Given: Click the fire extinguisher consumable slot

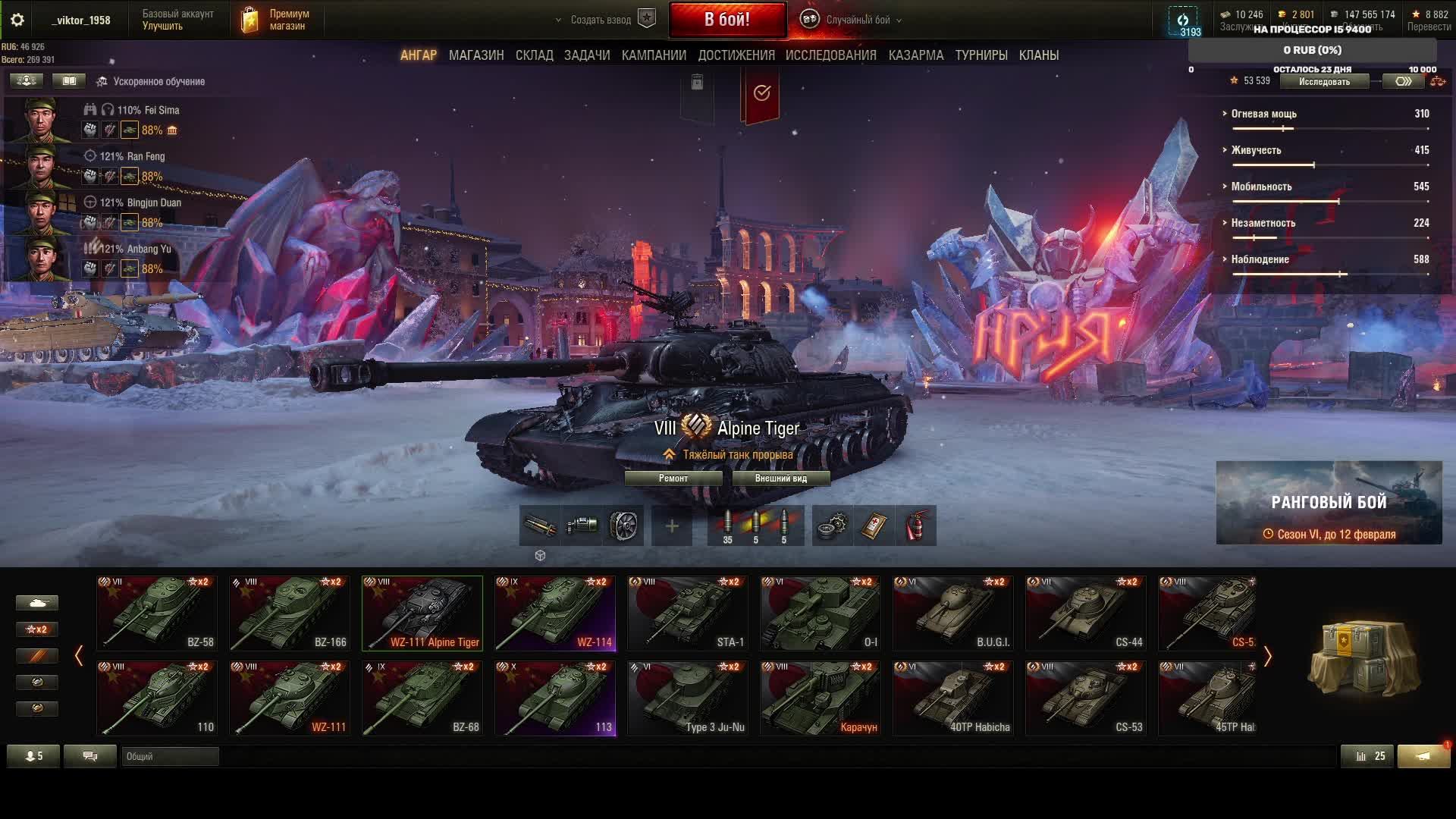Looking at the screenshot, I should (915, 526).
